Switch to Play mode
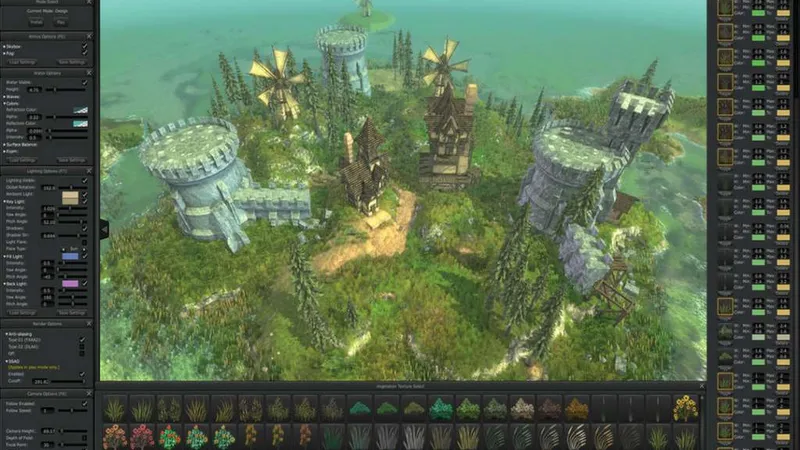The height and width of the screenshot is (450, 800). coord(61,21)
